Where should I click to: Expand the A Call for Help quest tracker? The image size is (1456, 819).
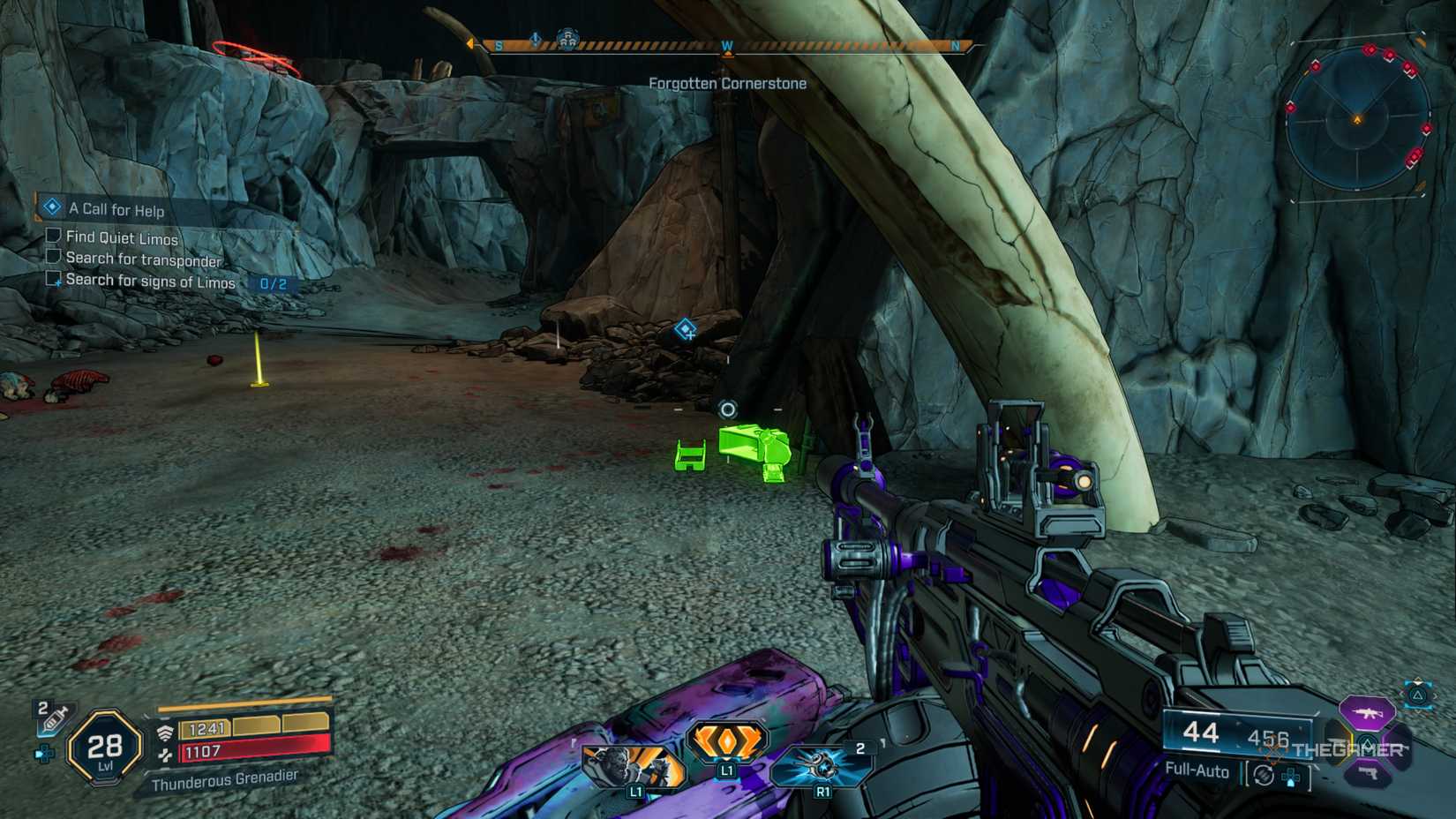[x=52, y=210]
